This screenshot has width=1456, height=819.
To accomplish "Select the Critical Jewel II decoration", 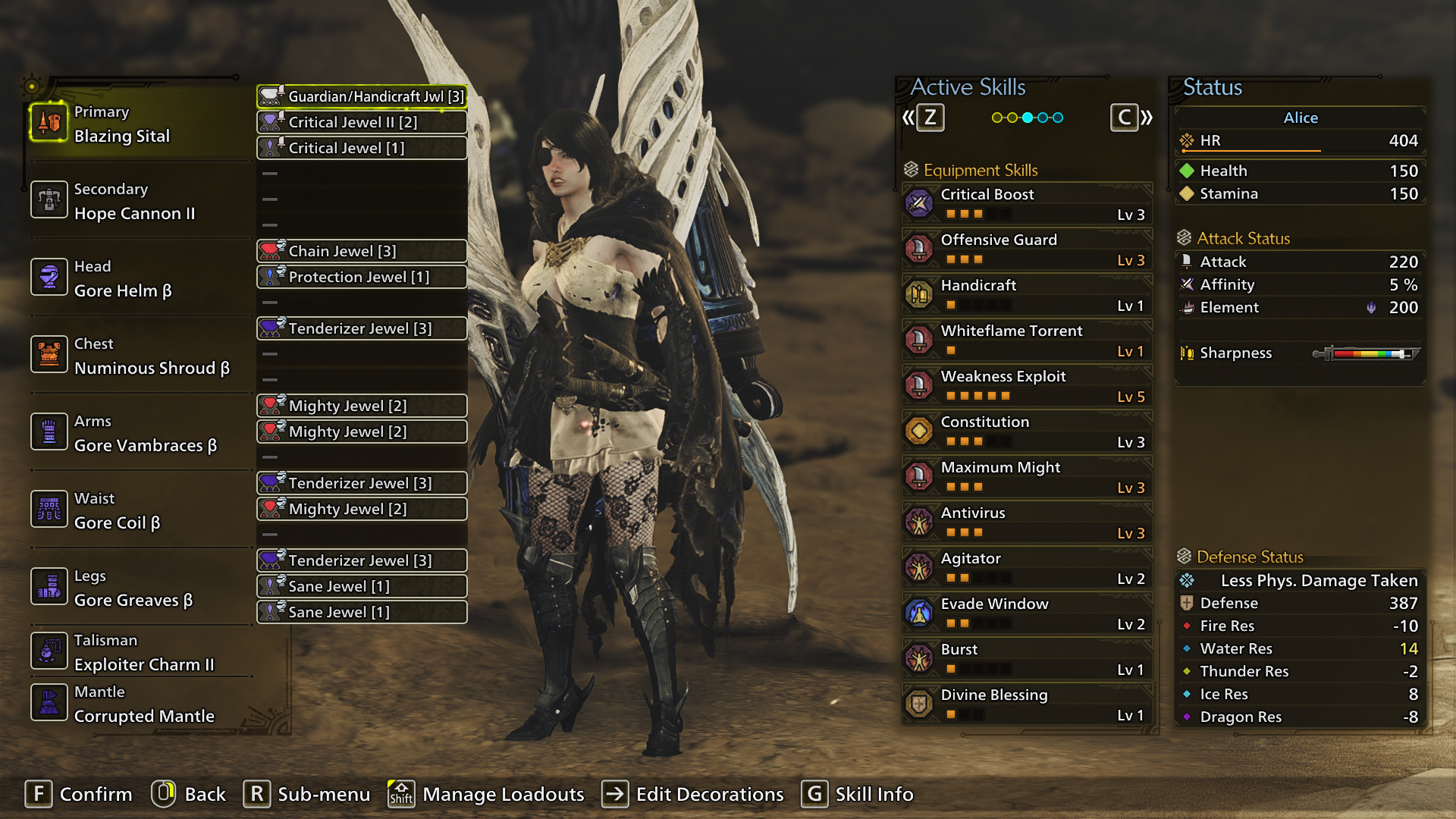I will tap(362, 122).
